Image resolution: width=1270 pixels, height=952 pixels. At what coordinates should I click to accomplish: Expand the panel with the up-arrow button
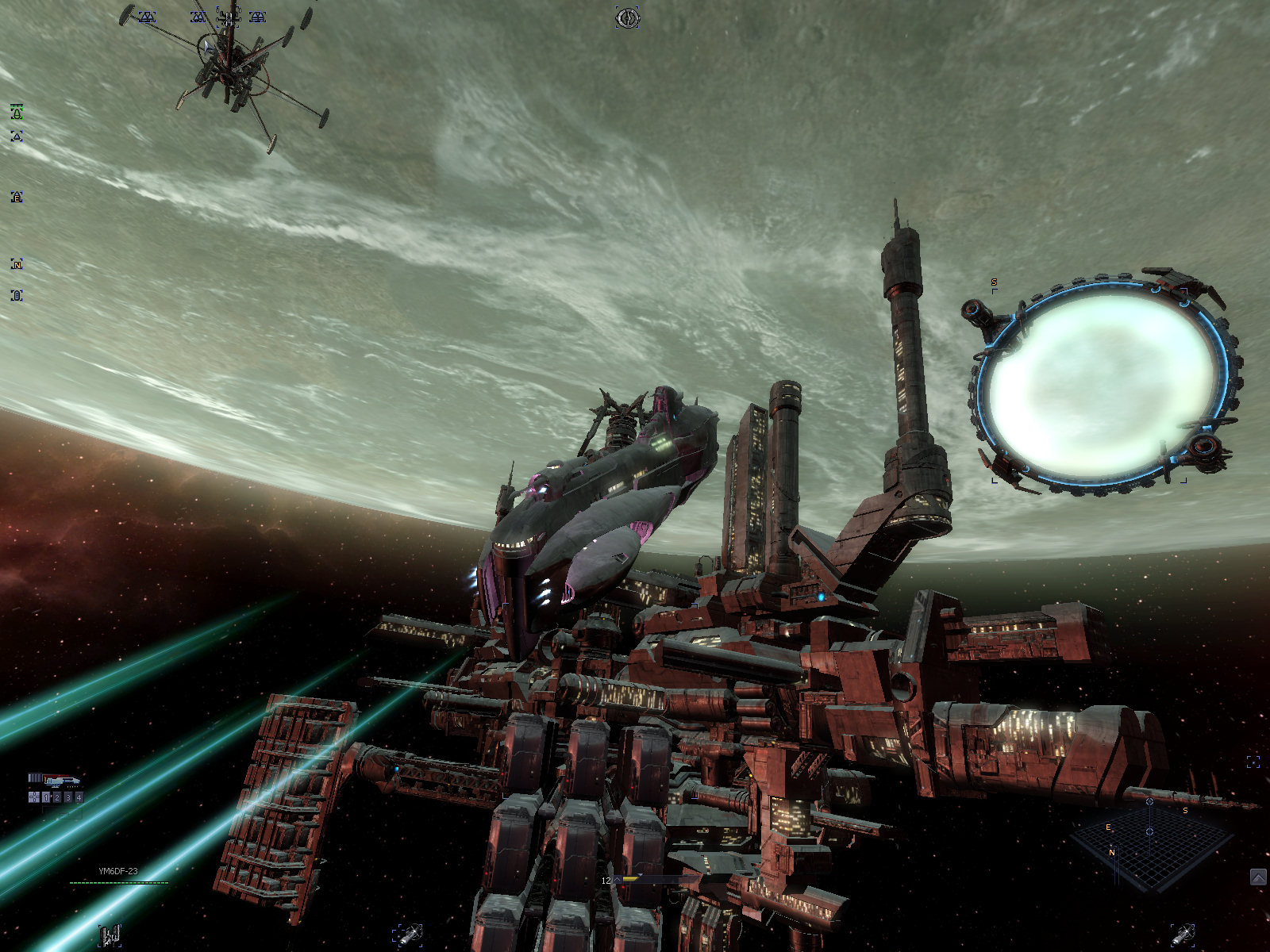(x=1258, y=877)
